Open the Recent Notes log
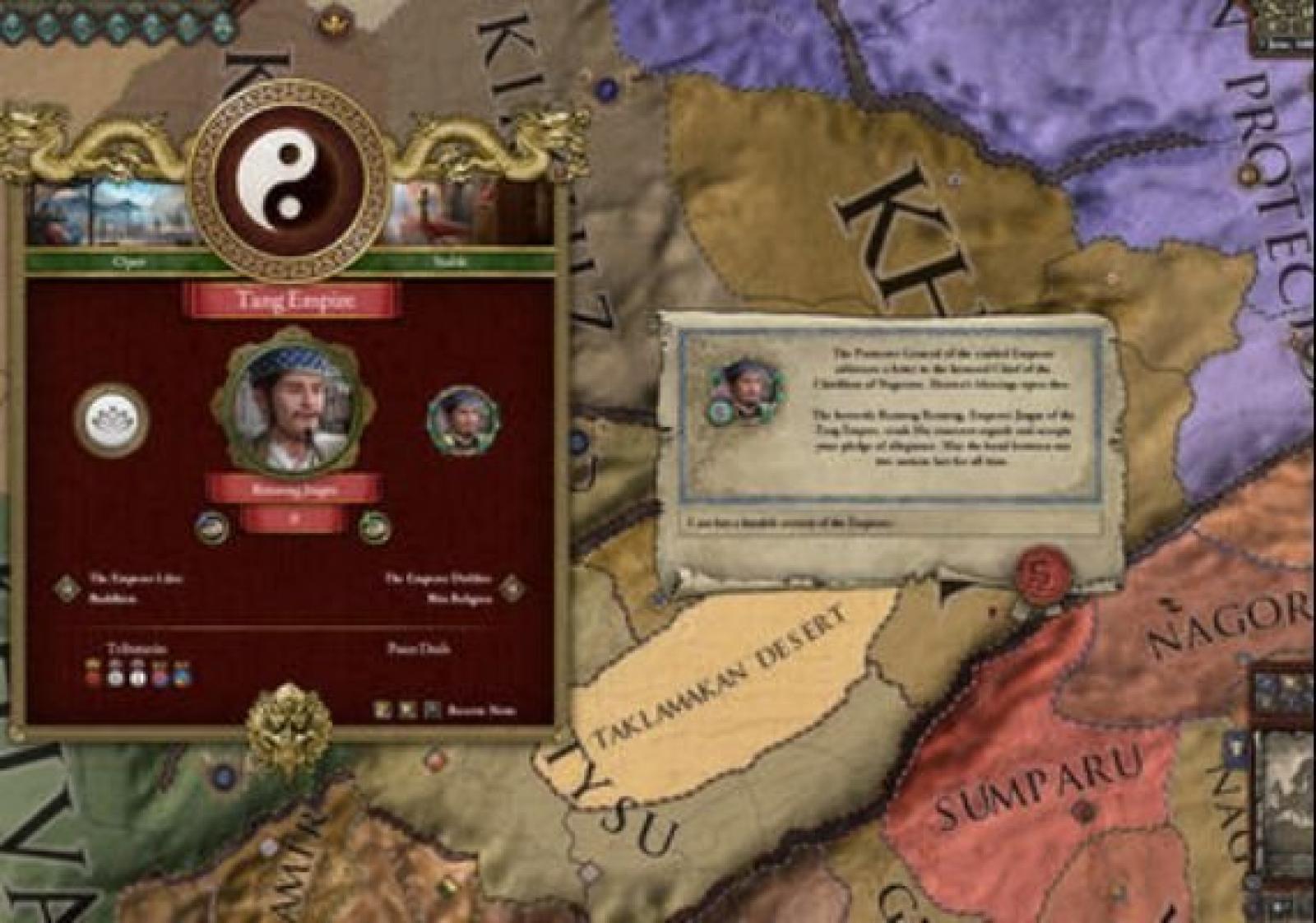1316x923 pixels. [480, 710]
